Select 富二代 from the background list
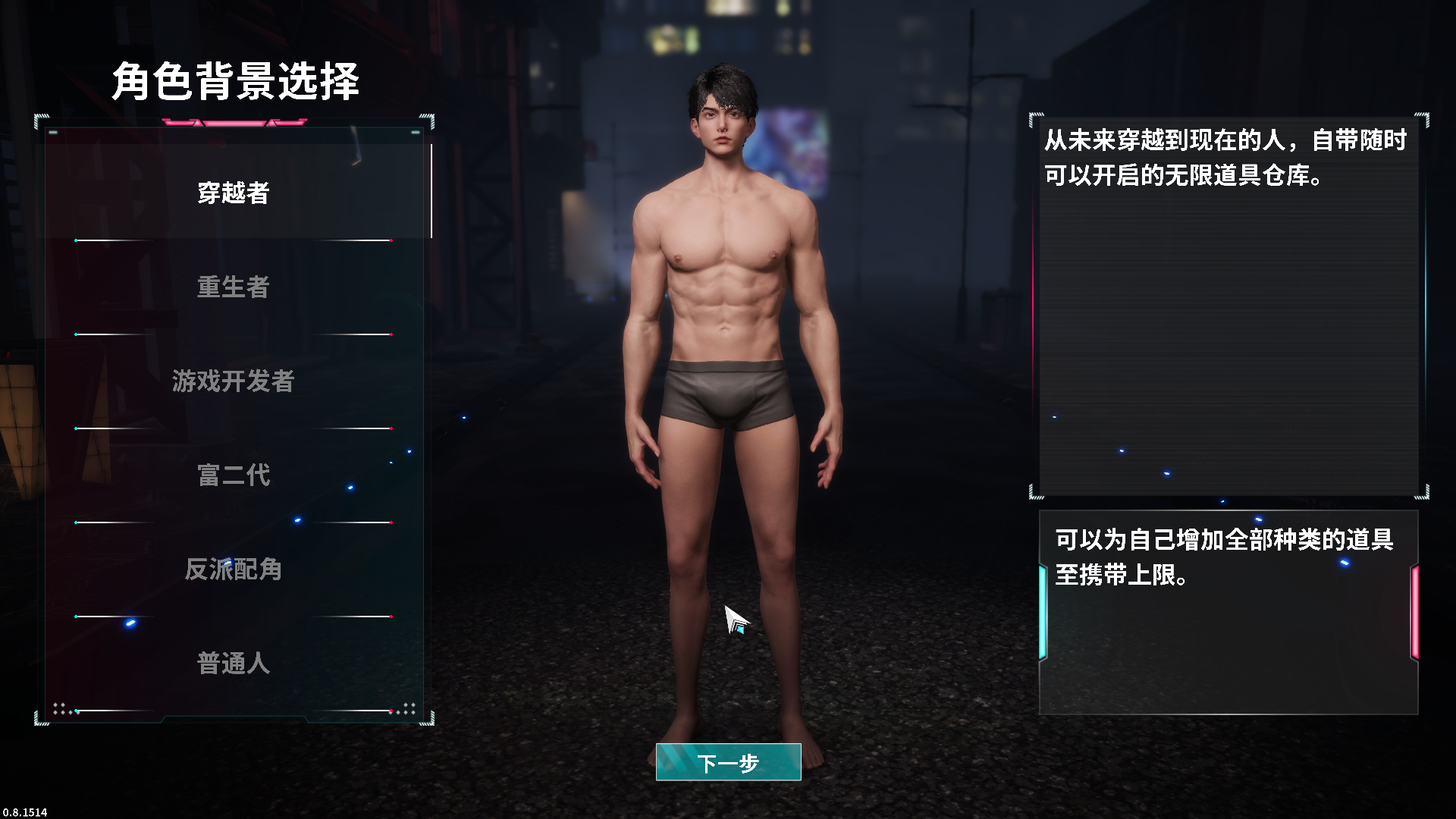This screenshot has height=819, width=1456. click(234, 475)
